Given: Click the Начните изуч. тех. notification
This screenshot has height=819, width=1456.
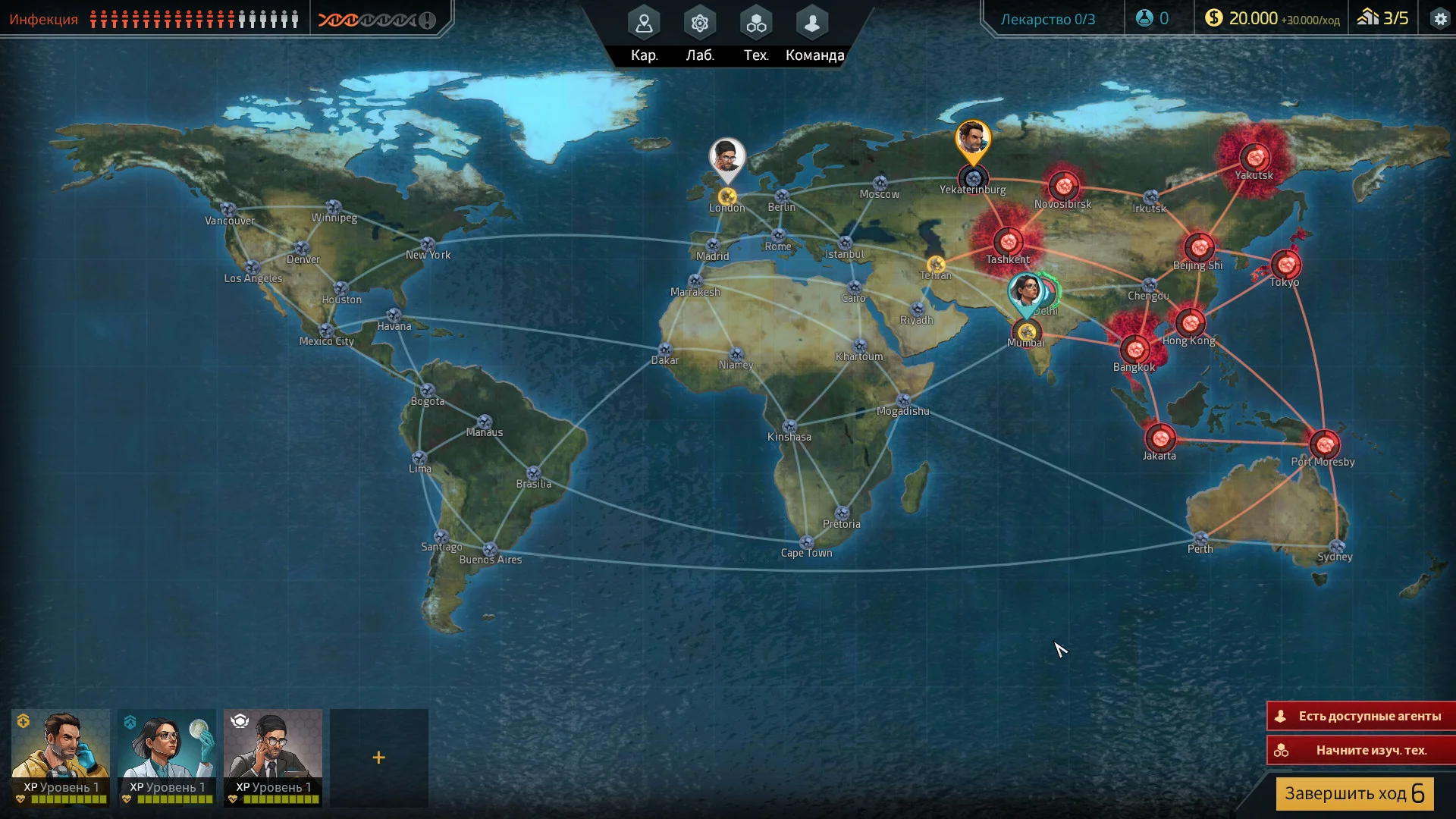Looking at the screenshot, I should 1361,750.
